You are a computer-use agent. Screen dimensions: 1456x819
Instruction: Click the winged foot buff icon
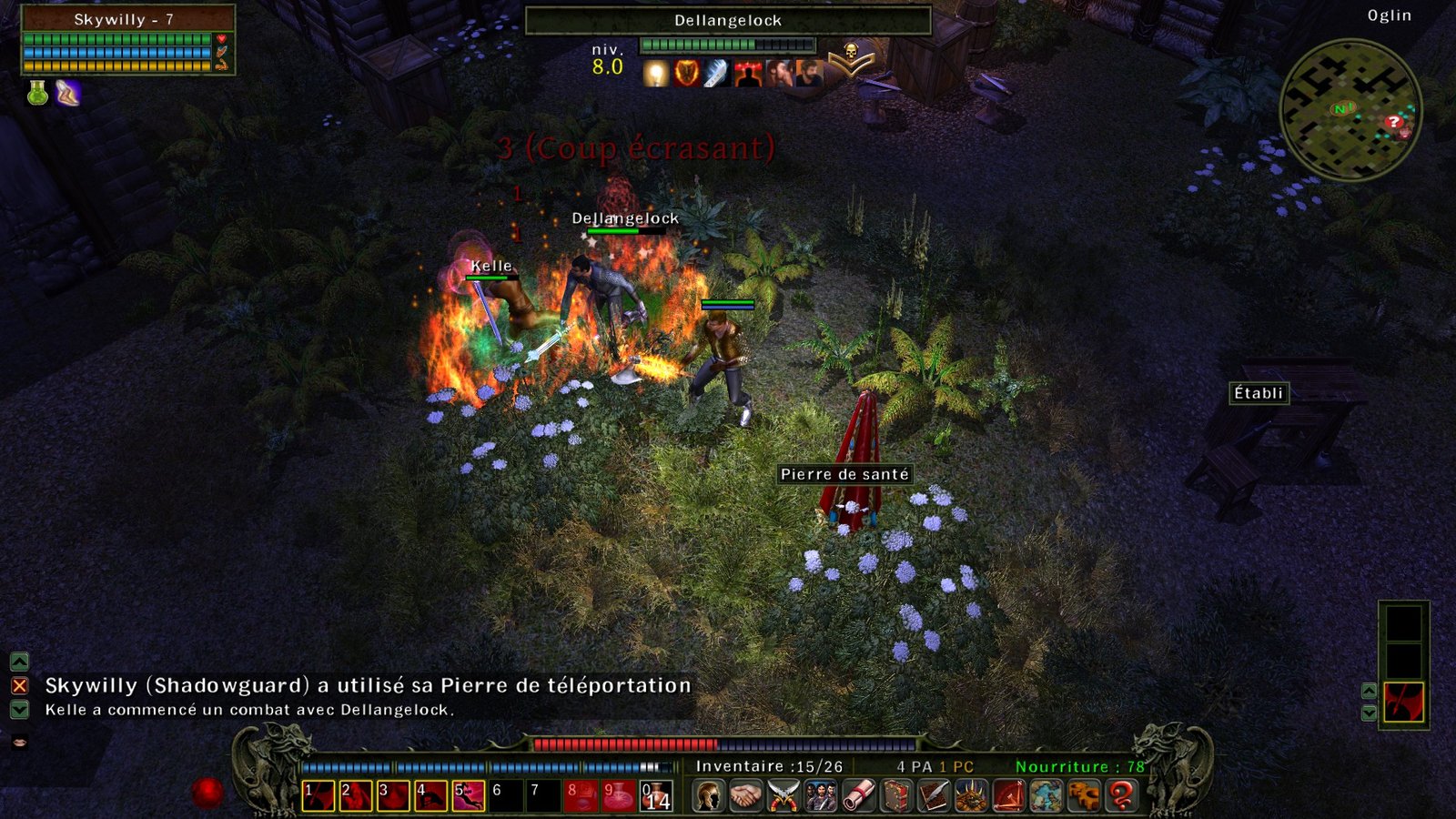[68, 93]
